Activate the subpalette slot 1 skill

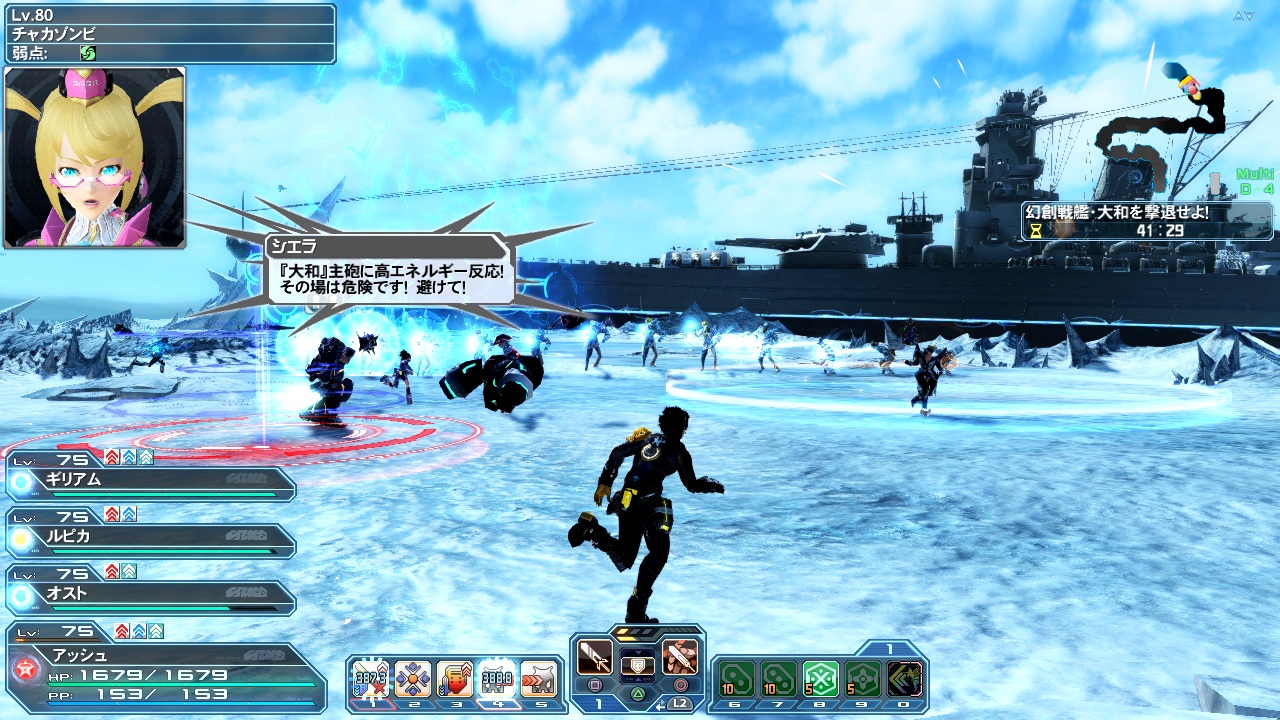(369, 679)
